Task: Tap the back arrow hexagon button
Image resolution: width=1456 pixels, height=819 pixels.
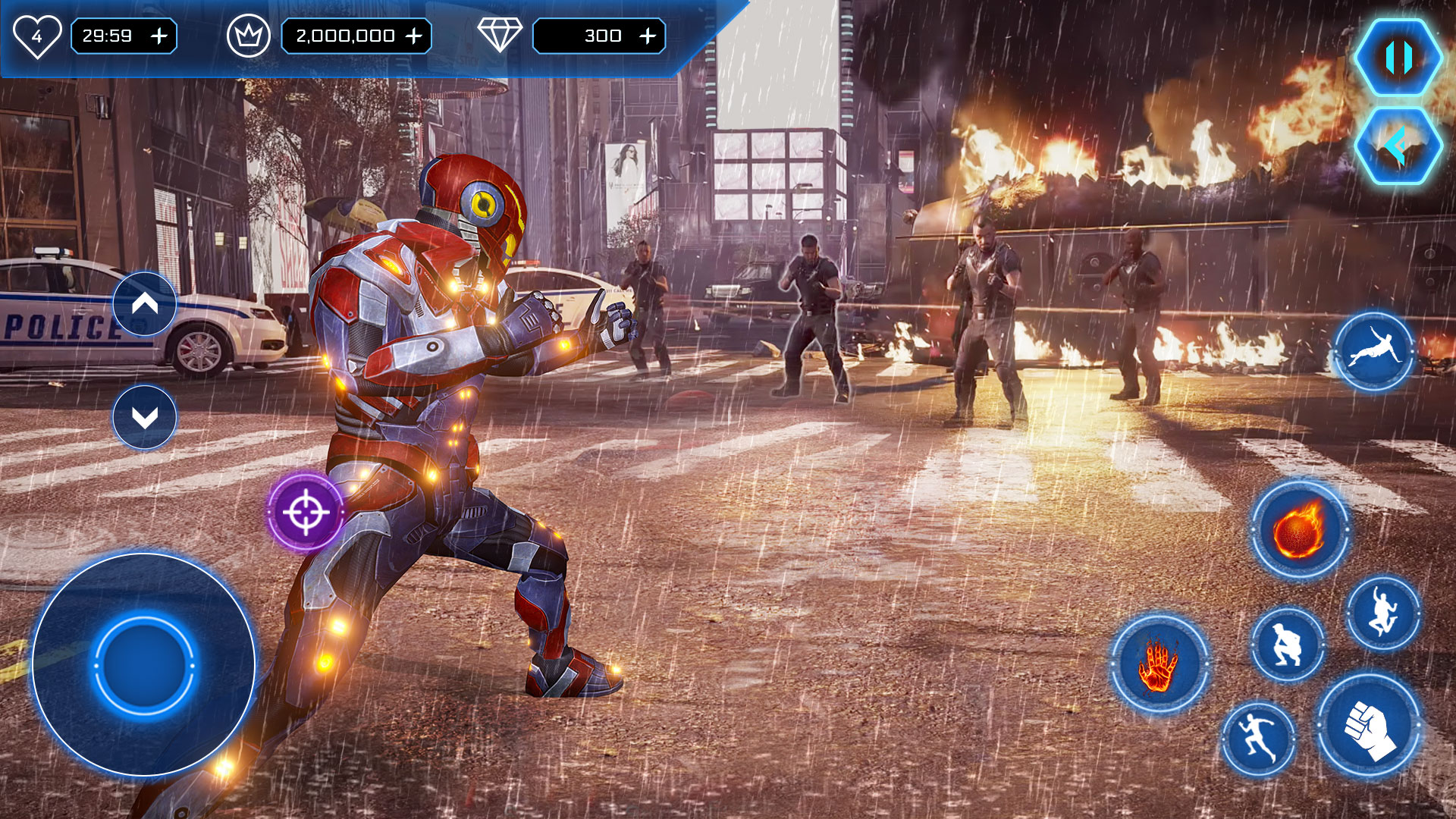Action: [x=1398, y=146]
